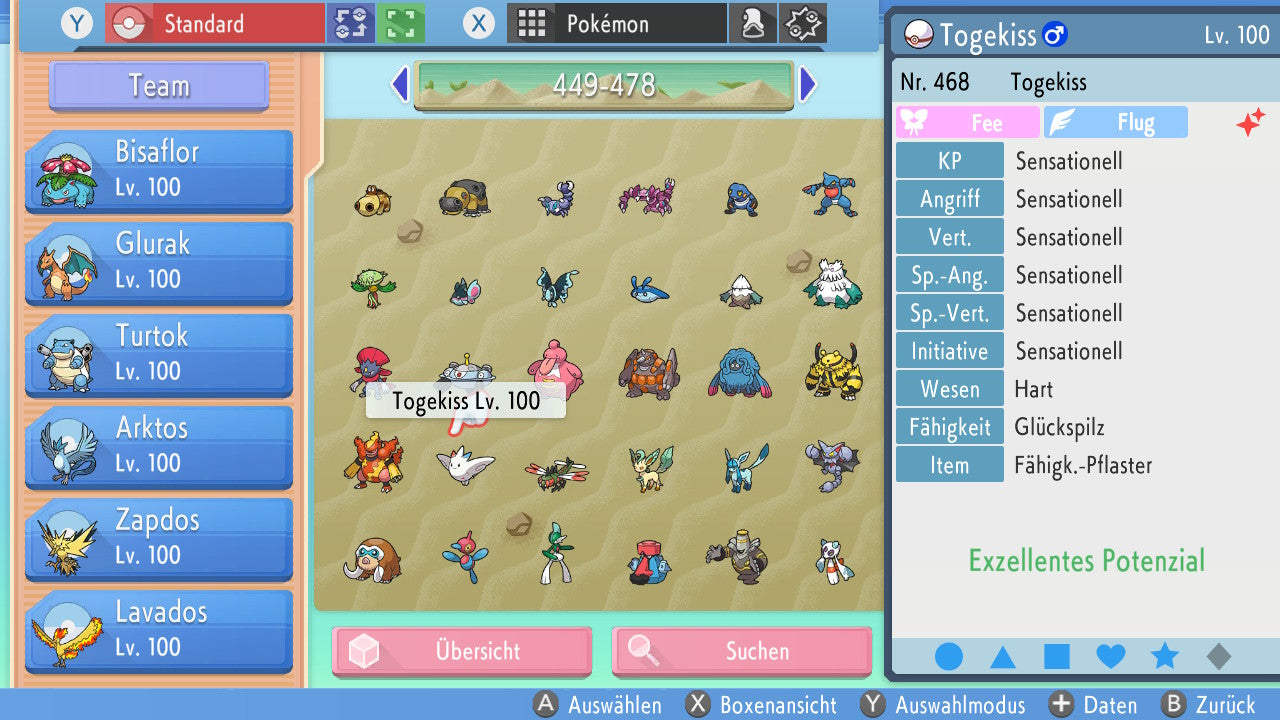The image size is (1280, 720).
Task: Open the Übersicht box overview
Action: [462, 652]
